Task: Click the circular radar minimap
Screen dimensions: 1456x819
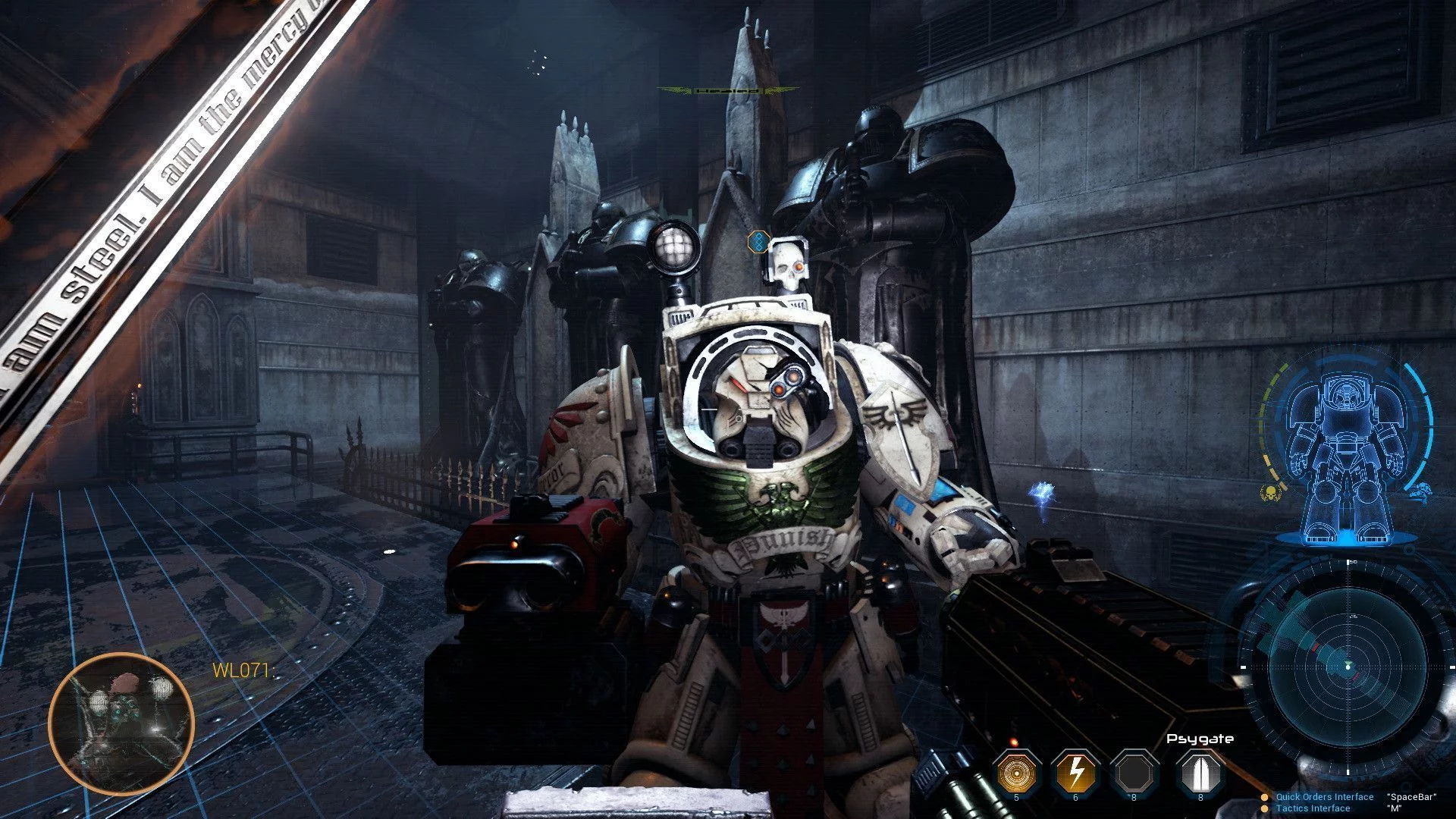Action: tap(1348, 667)
